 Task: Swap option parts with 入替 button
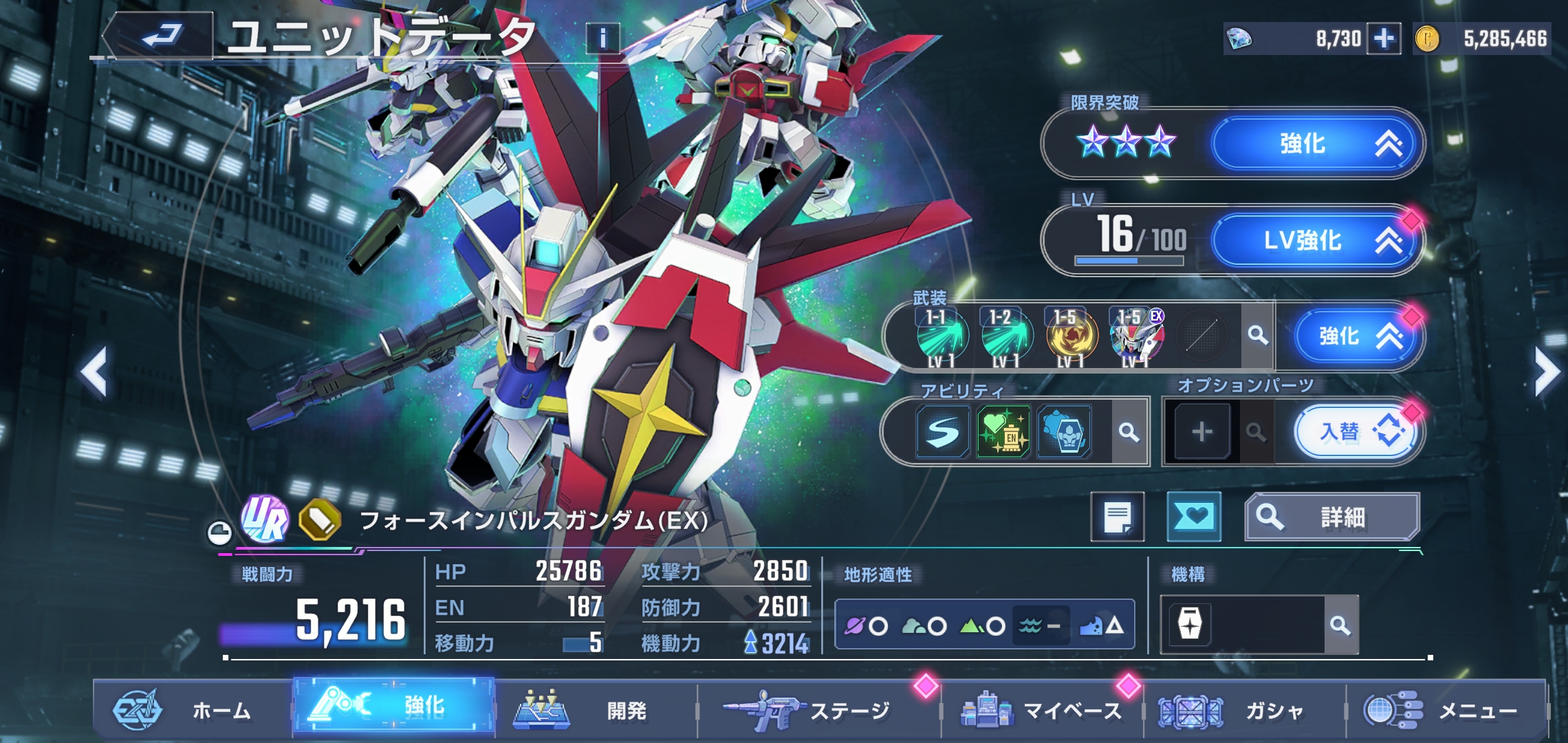(x=1355, y=432)
